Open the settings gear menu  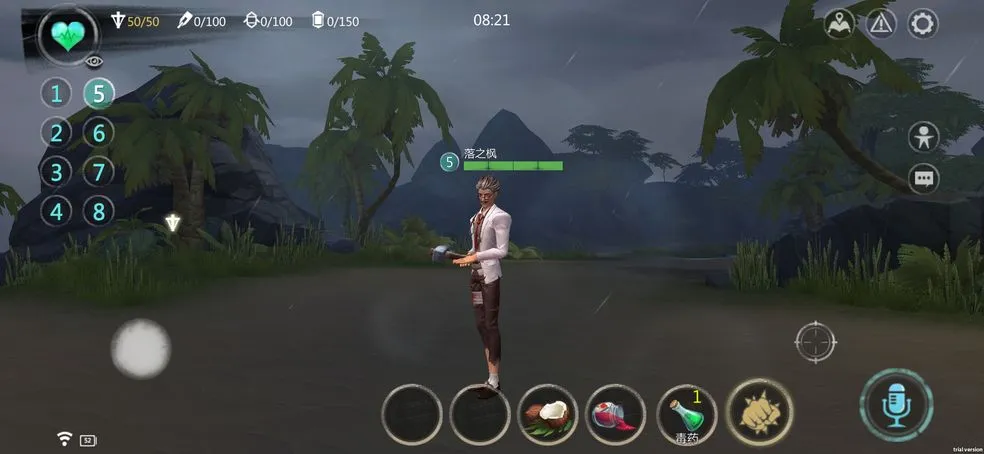921,23
